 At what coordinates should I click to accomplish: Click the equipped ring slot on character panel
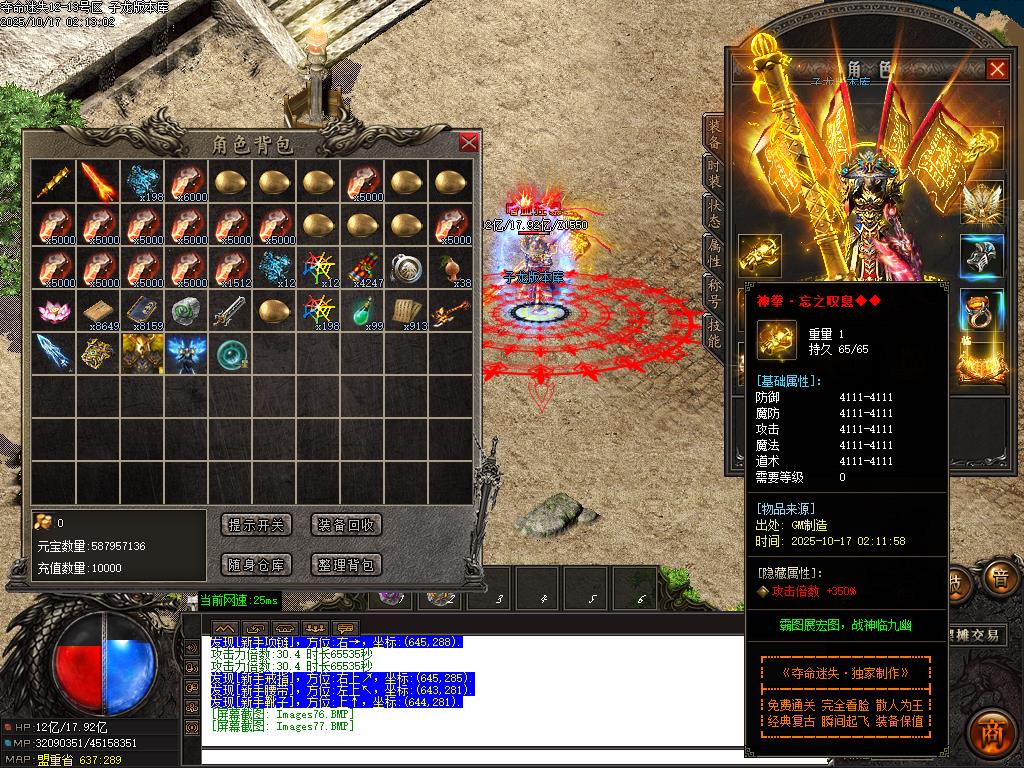click(981, 310)
